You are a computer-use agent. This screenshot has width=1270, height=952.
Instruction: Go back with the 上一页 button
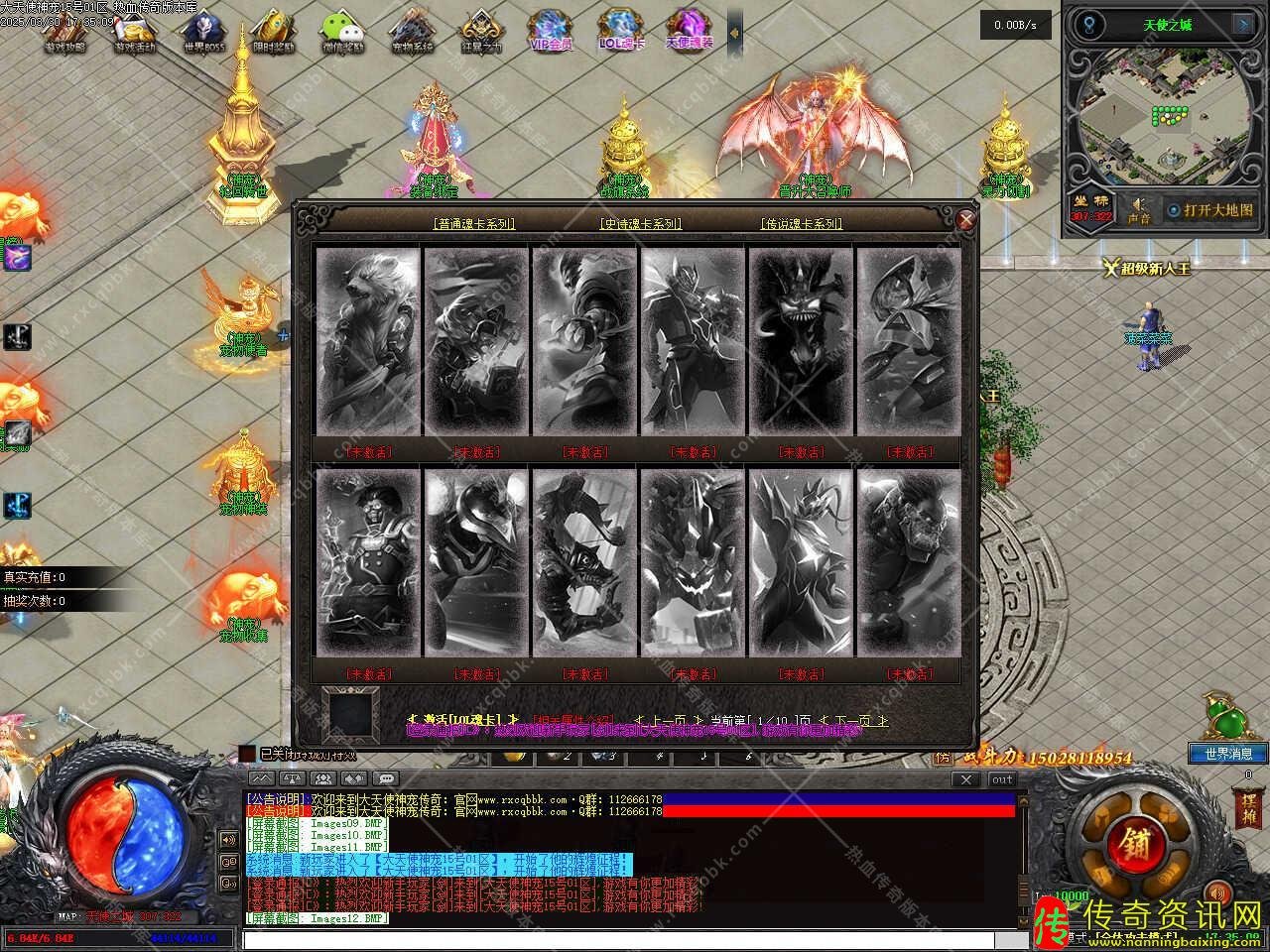(668, 720)
